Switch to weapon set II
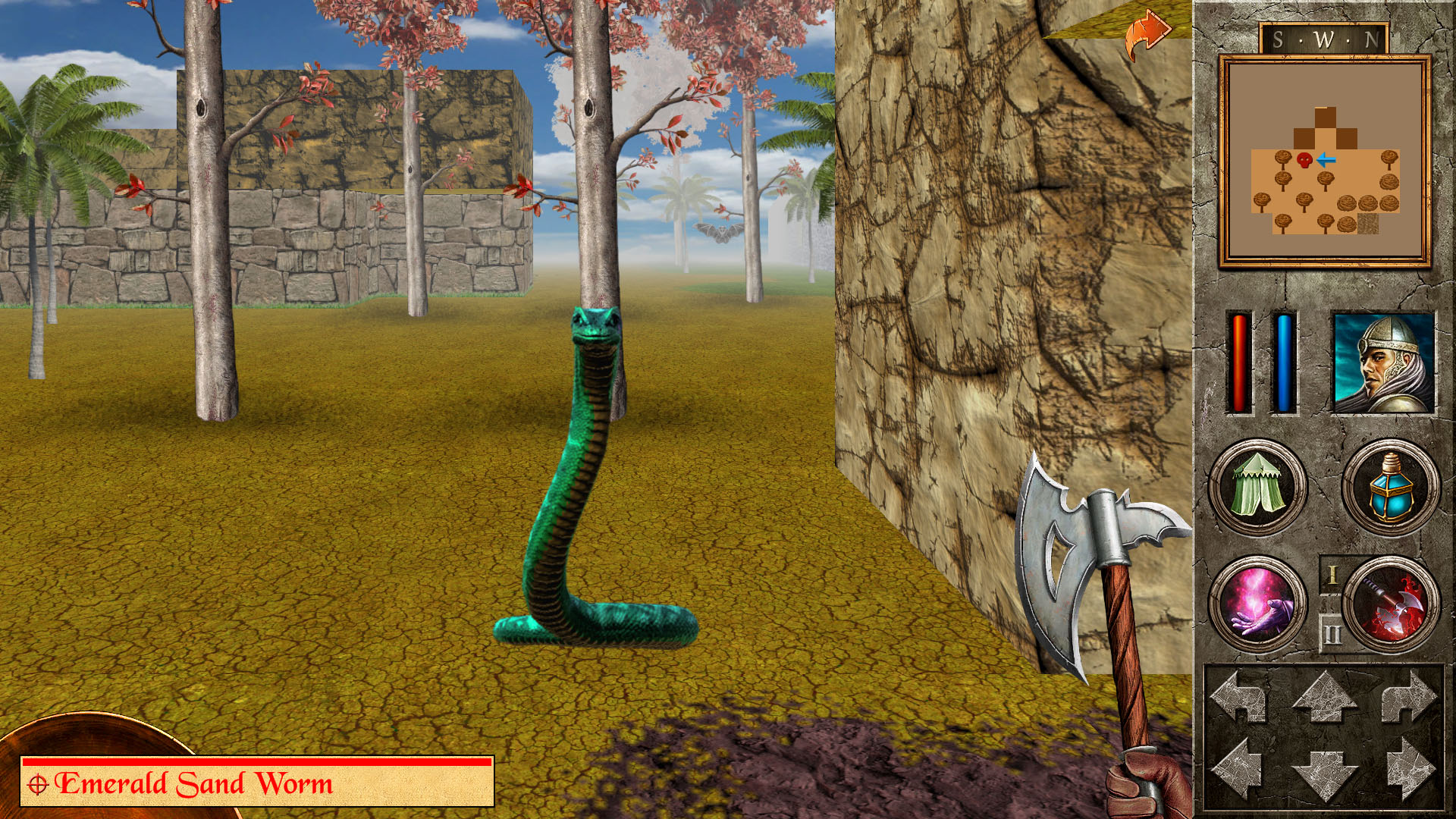Image resolution: width=1456 pixels, height=819 pixels. pyautogui.click(x=1332, y=633)
